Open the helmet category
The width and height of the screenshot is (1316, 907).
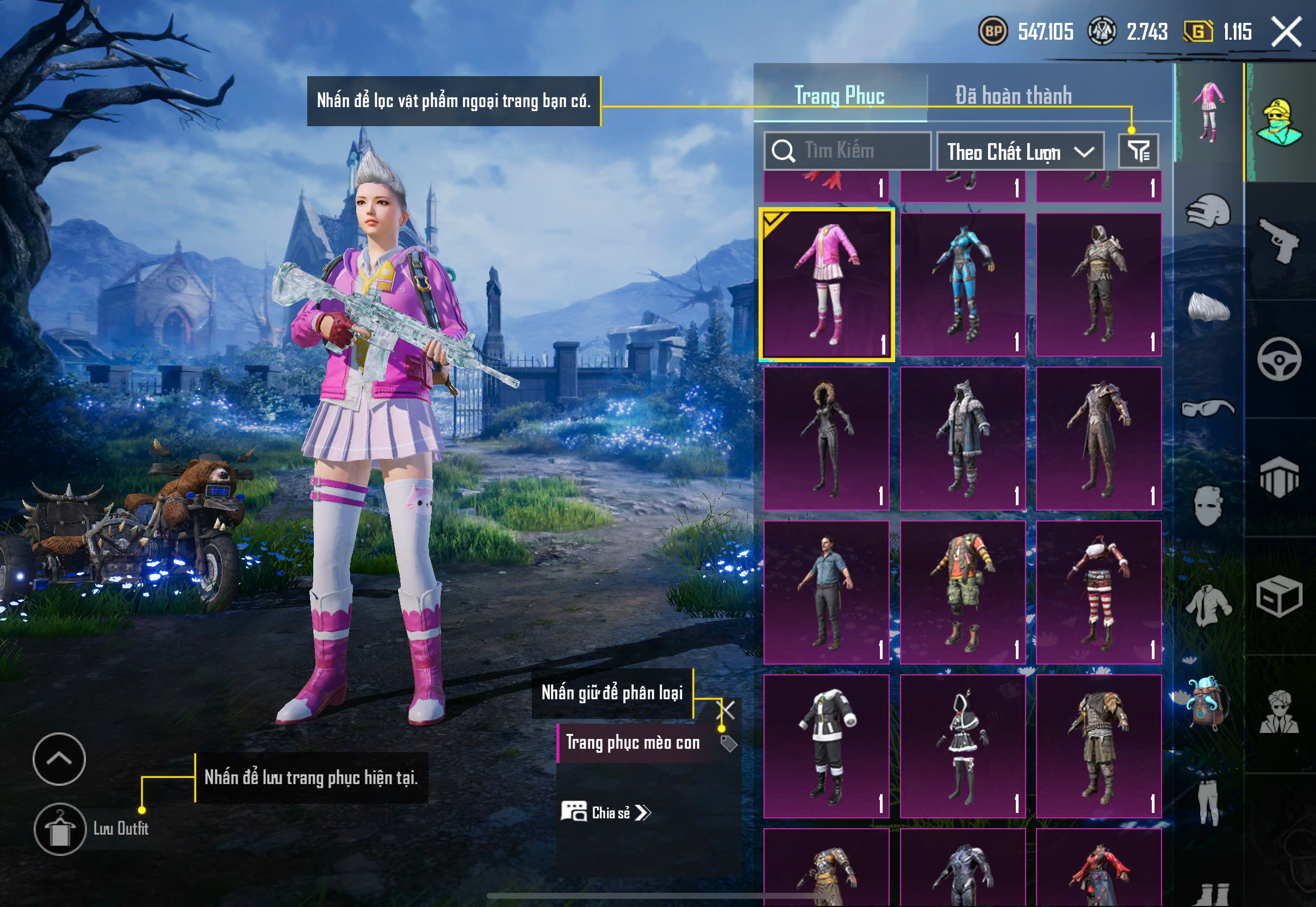[1208, 210]
